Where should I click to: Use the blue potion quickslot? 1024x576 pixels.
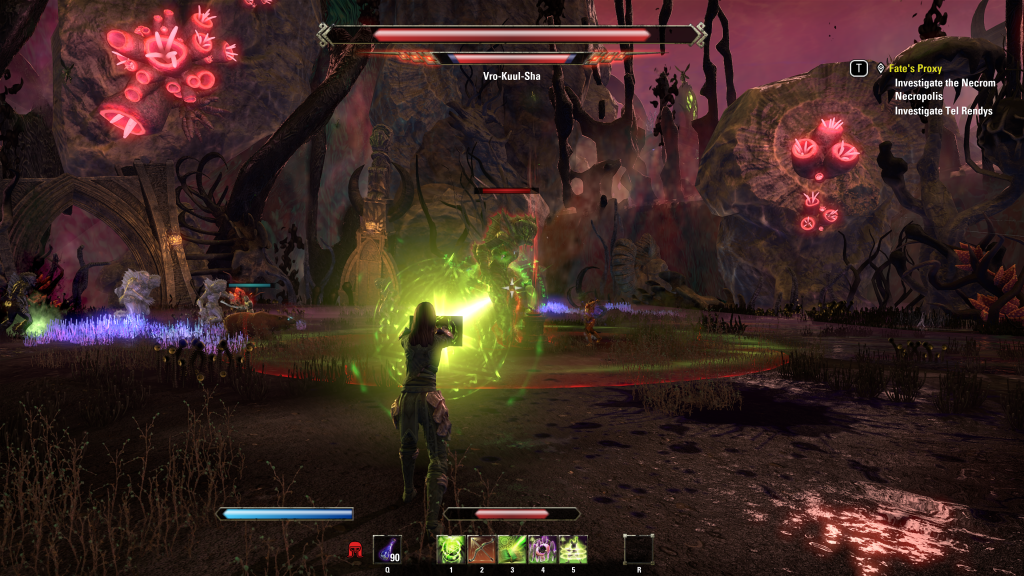(x=387, y=549)
